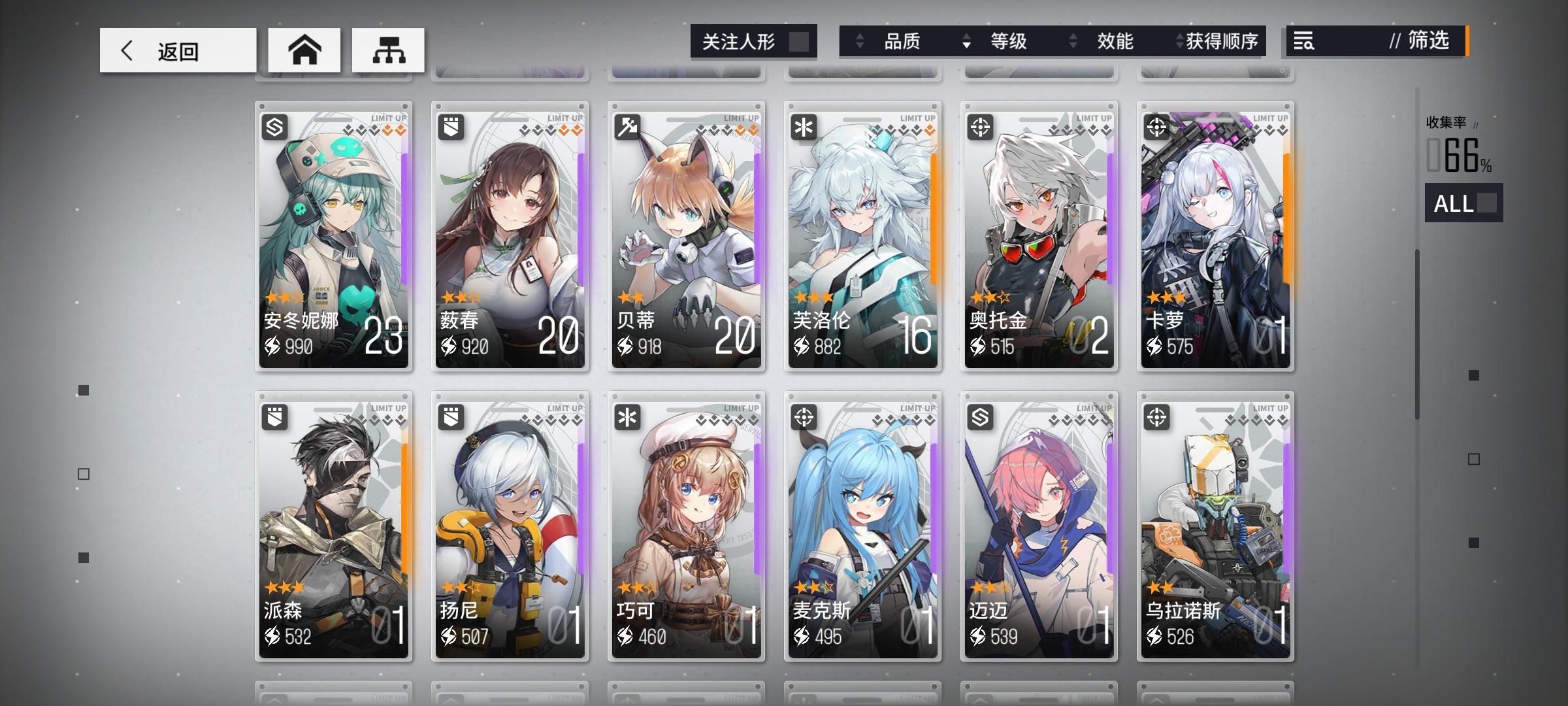Open the formation tree icon beside home
This screenshot has height=706, width=1568.
pos(389,50)
